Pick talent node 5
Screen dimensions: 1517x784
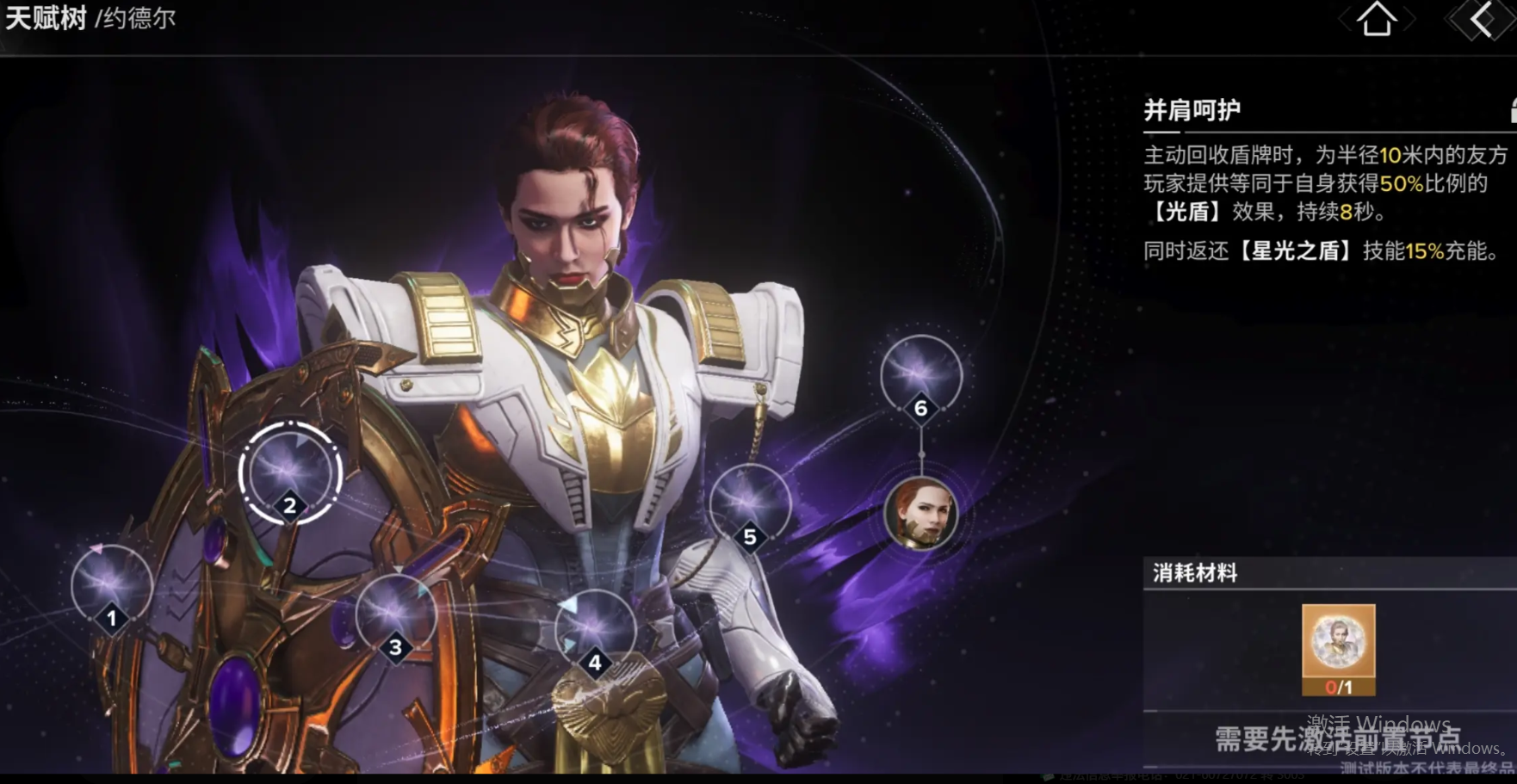pos(749,505)
